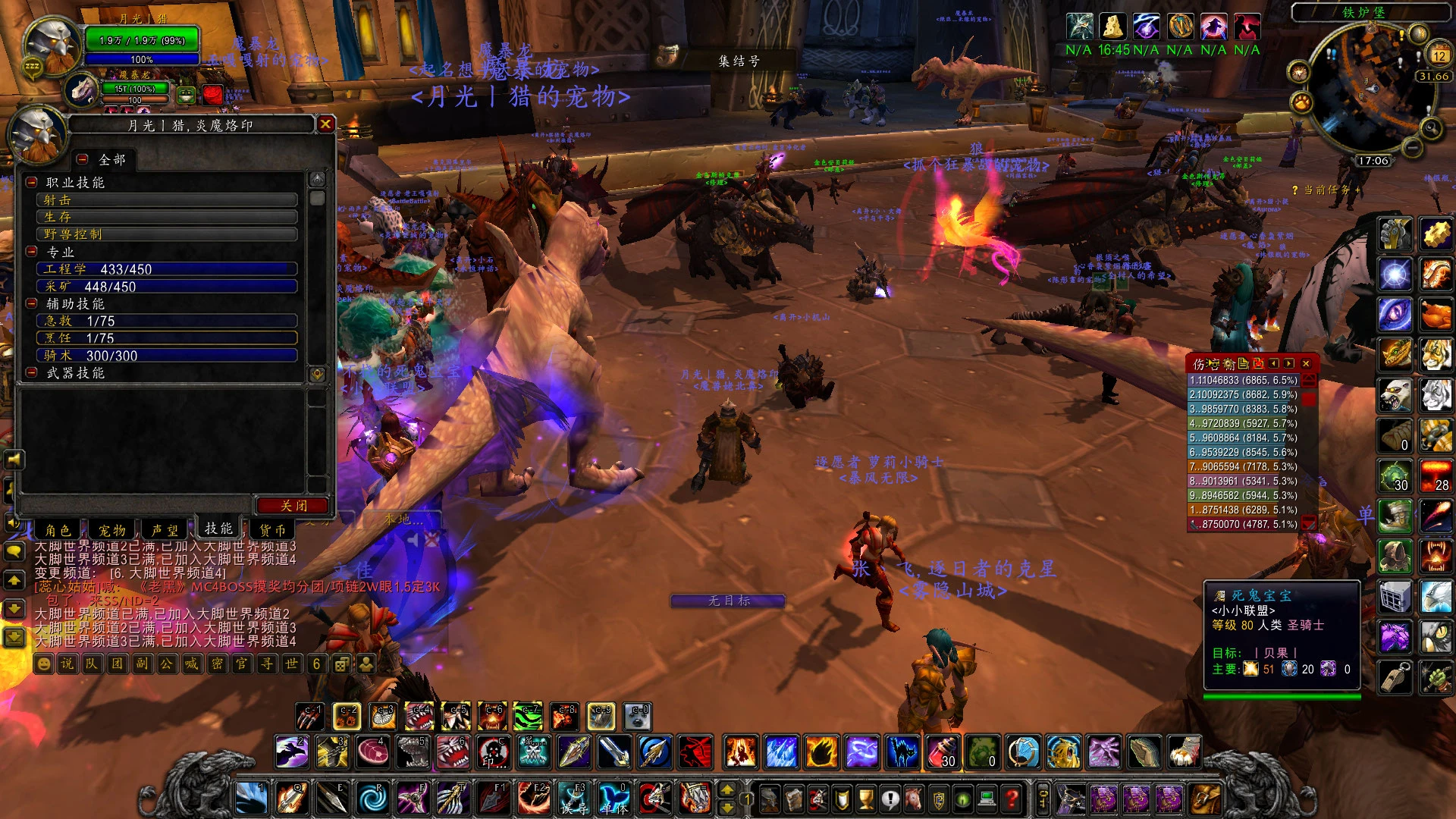Select the 工程学 engineering skill row
The width and height of the screenshot is (1456, 819).
point(167,269)
